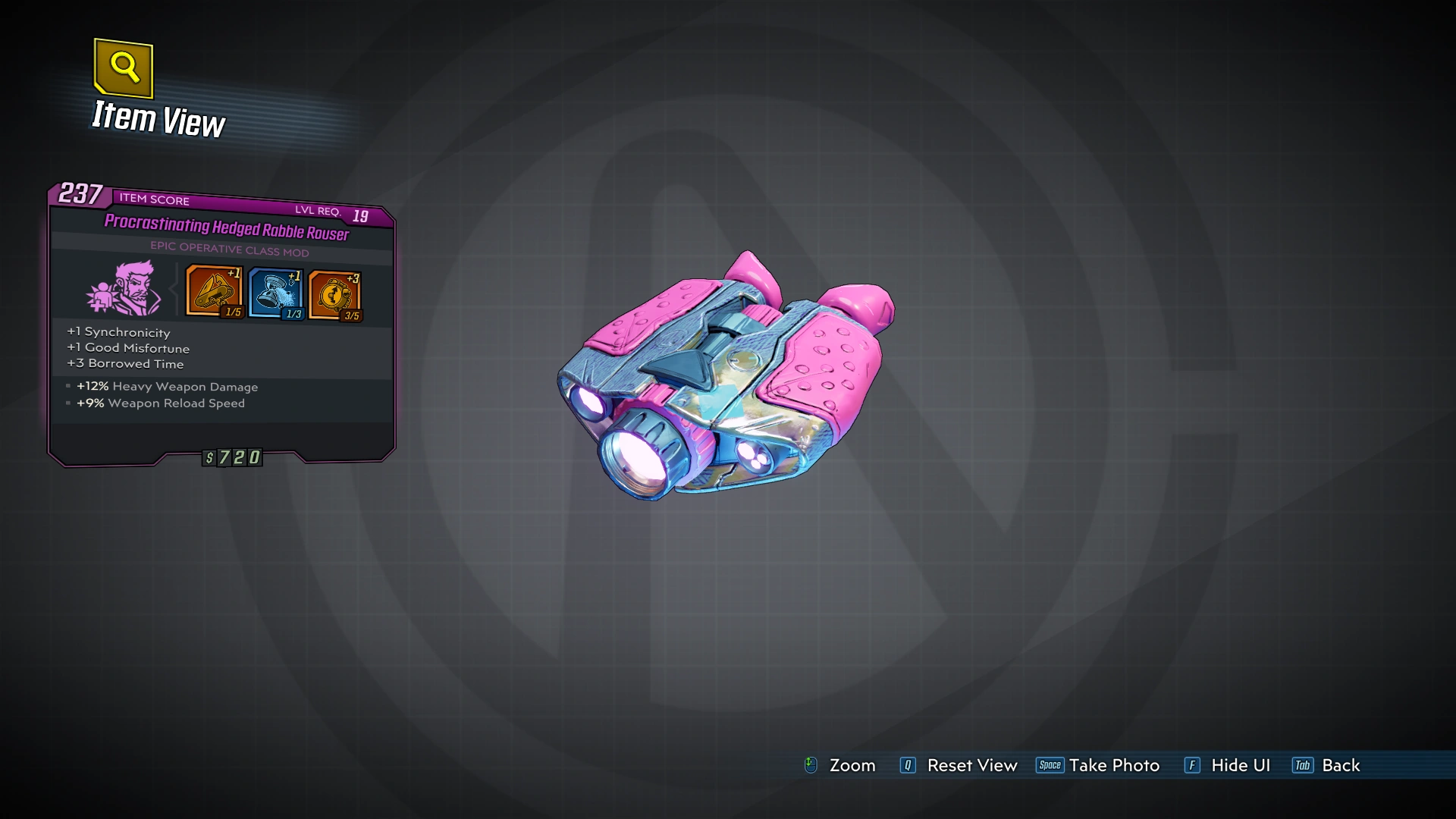Click the Space key icon for Take Photo
Screen dimensions: 1456x819
click(1050, 766)
